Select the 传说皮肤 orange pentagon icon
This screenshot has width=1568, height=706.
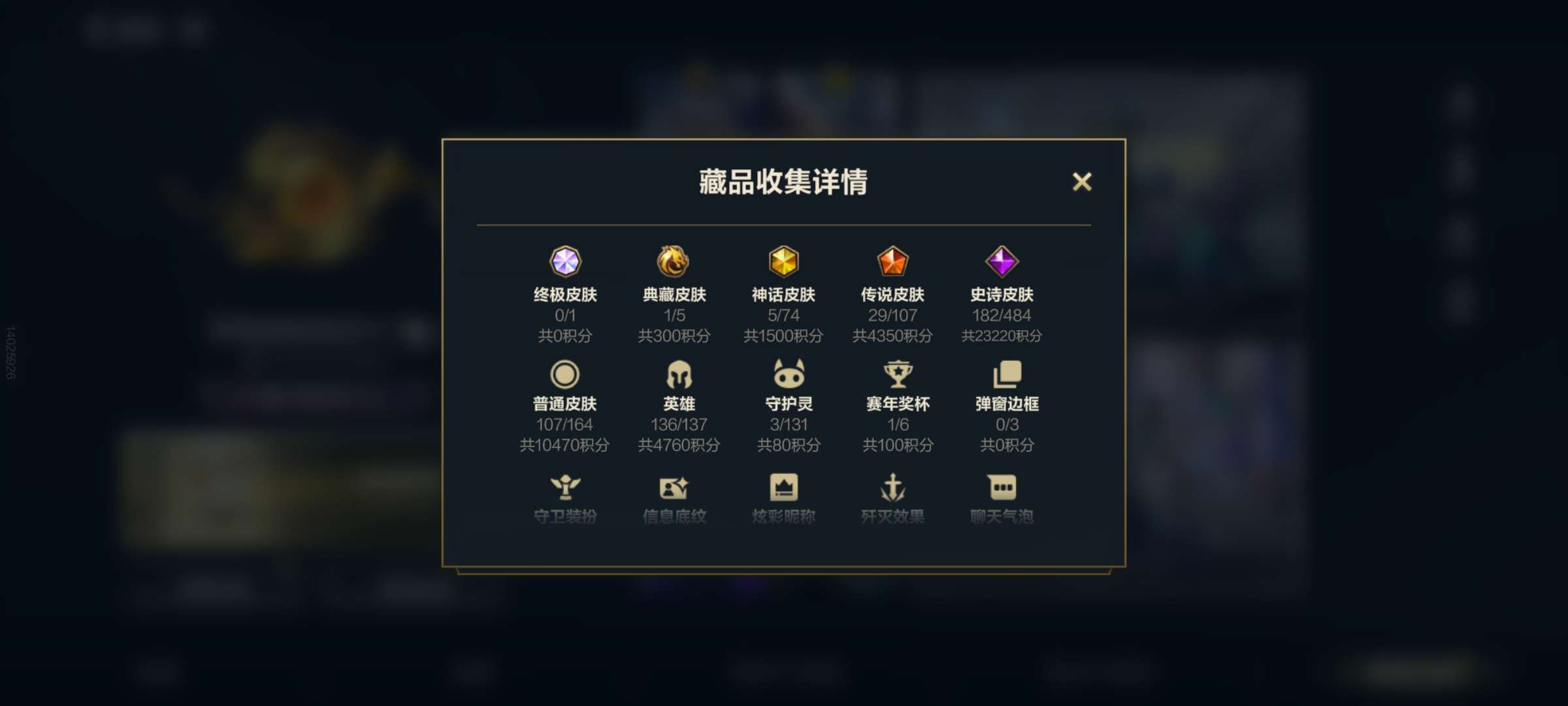pos(894,262)
